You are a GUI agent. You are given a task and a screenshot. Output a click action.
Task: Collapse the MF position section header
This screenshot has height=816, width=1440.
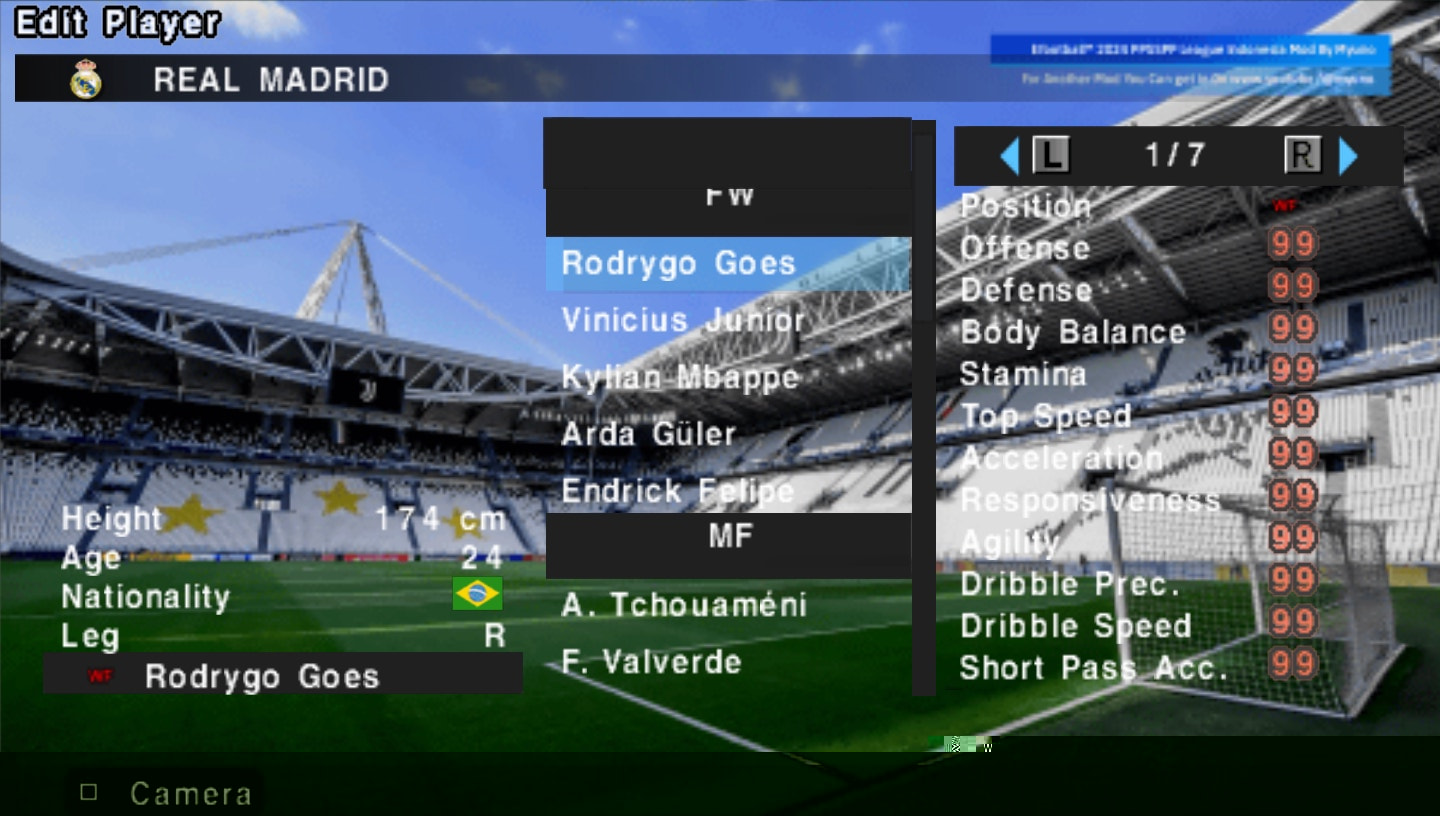coord(728,536)
